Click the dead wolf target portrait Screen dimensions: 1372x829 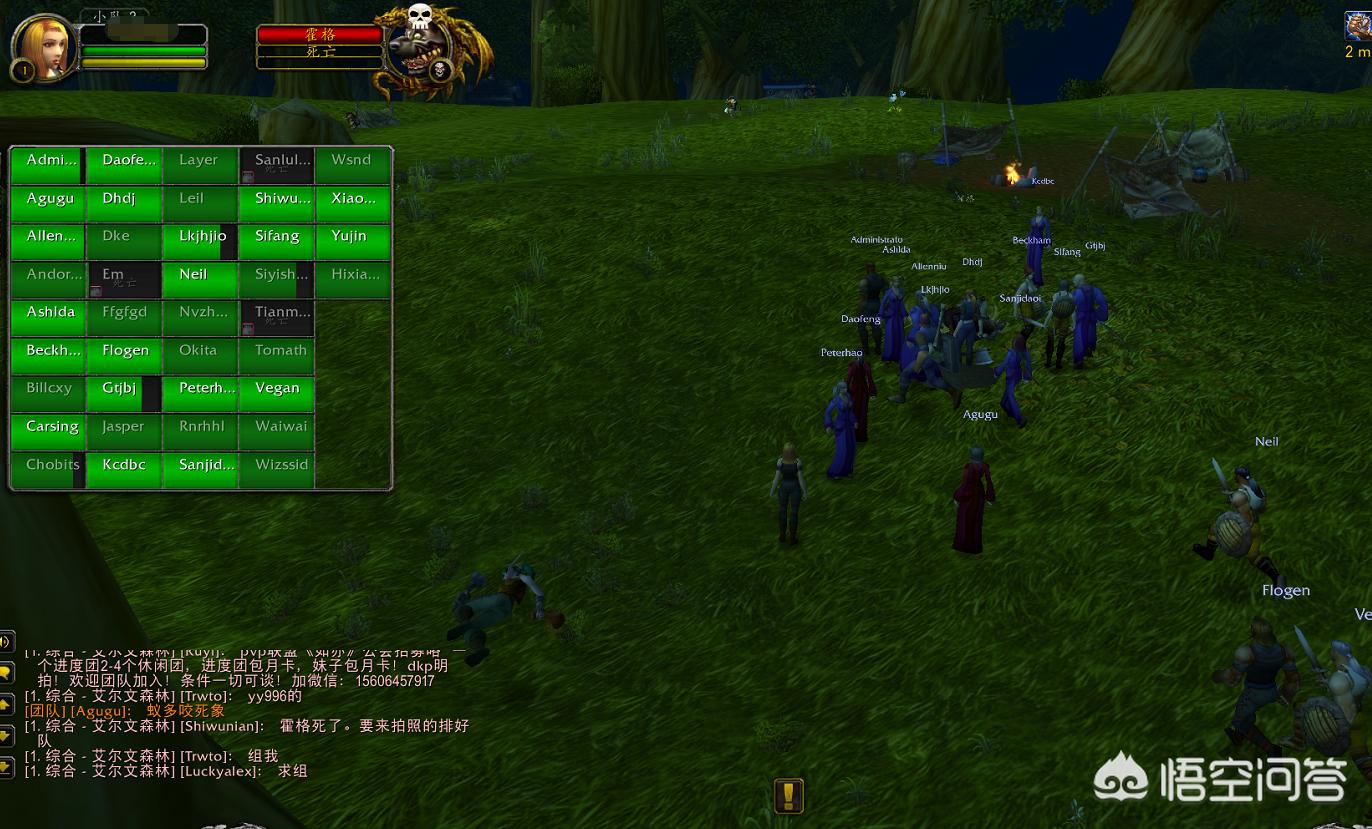(x=420, y=52)
